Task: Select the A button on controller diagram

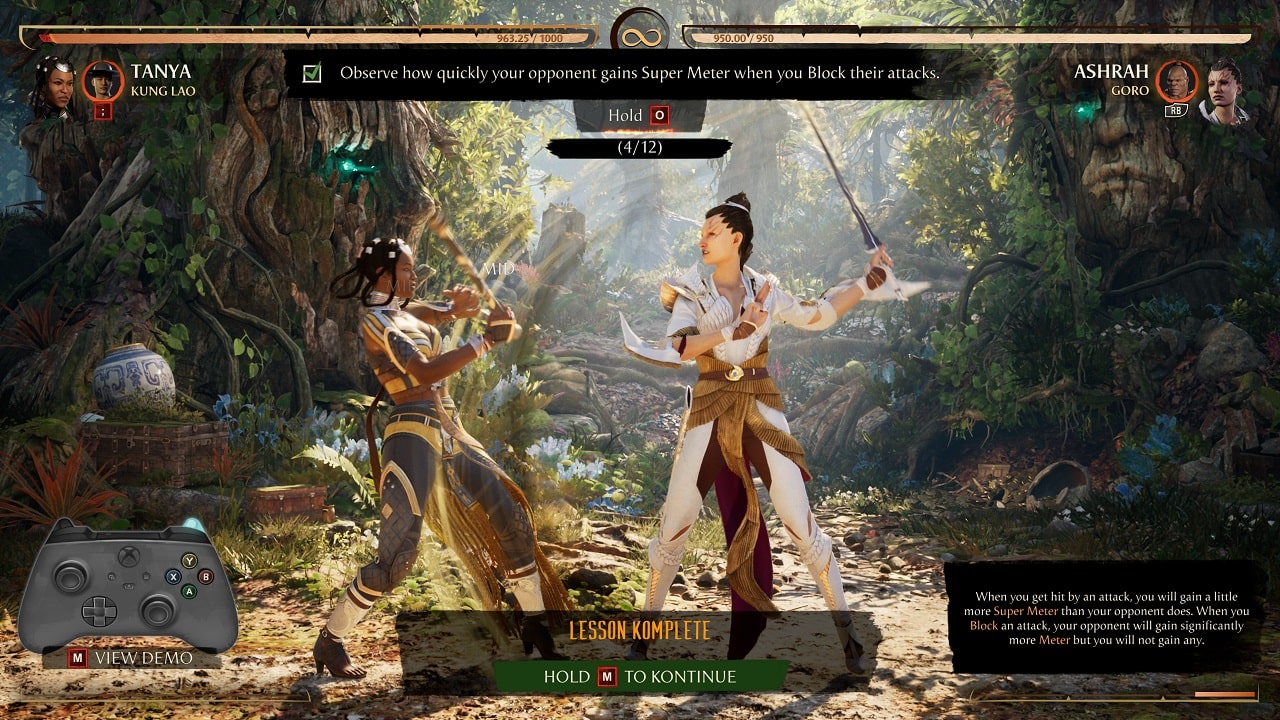Action: coord(189,591)
